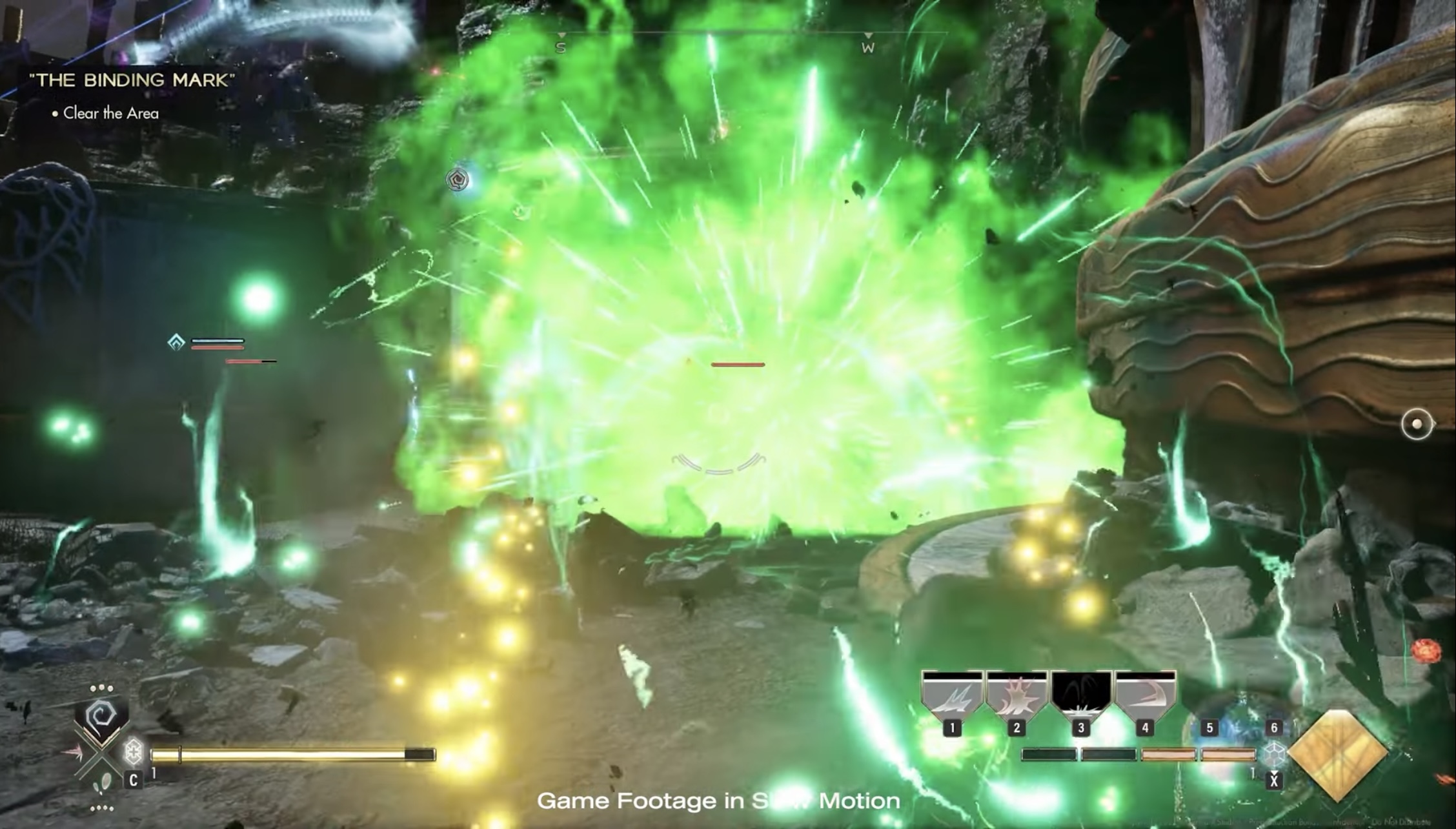This screenshot has height=829, width=1456.
Task: Toggle the spiral waypoint marker above the explosion
Action: [x=458, y=181]
